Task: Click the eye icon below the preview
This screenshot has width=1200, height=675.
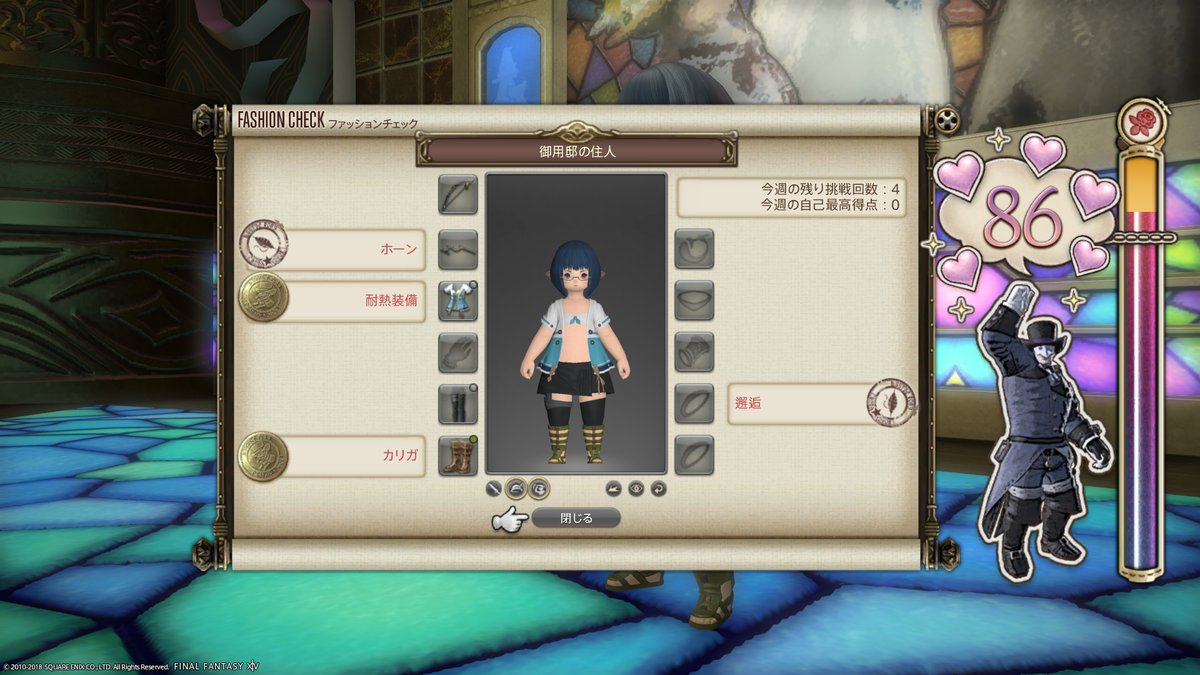Action: pyautogui.click(x=636, y=489)
